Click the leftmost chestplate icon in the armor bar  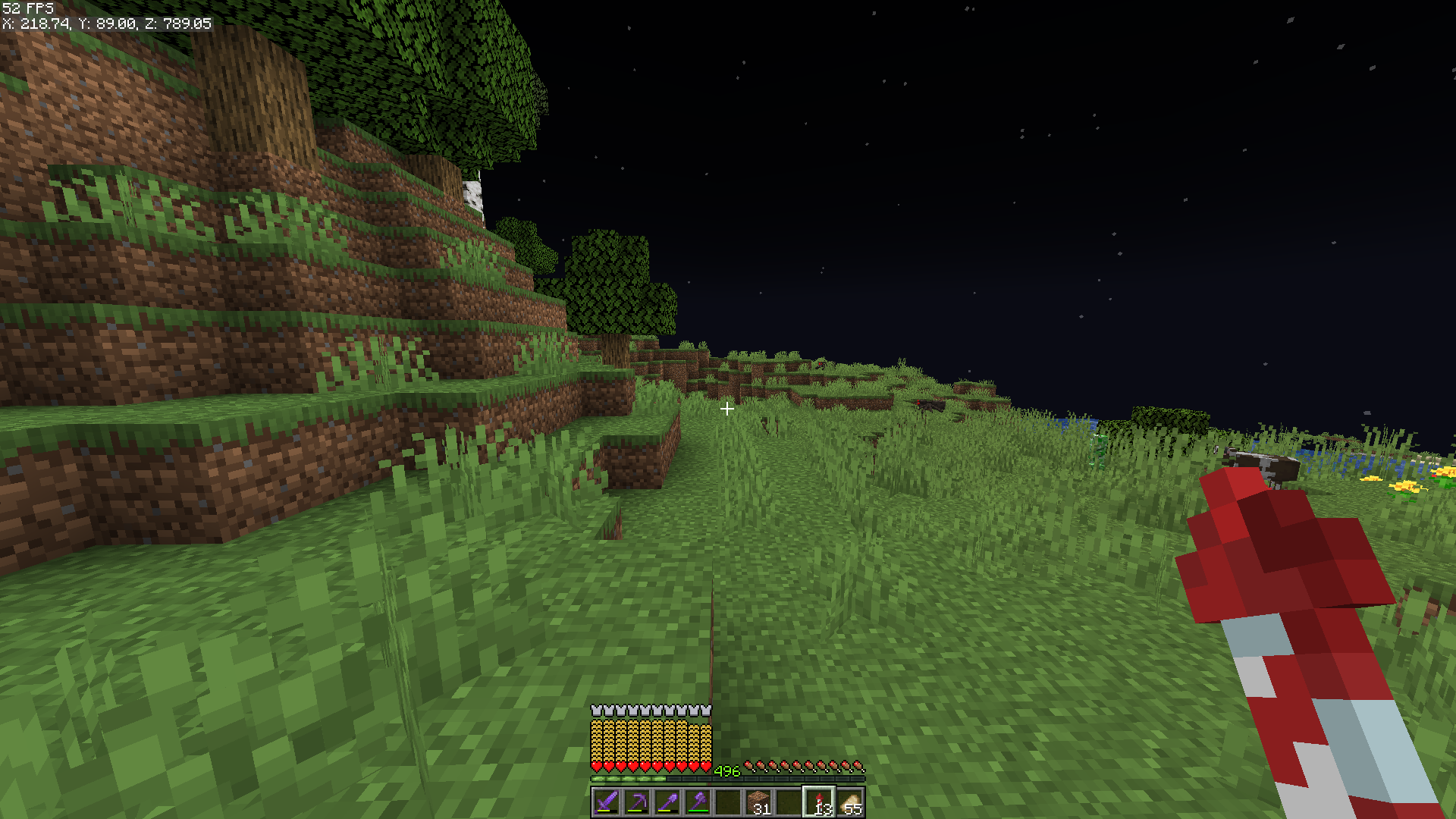coord(595,709)
